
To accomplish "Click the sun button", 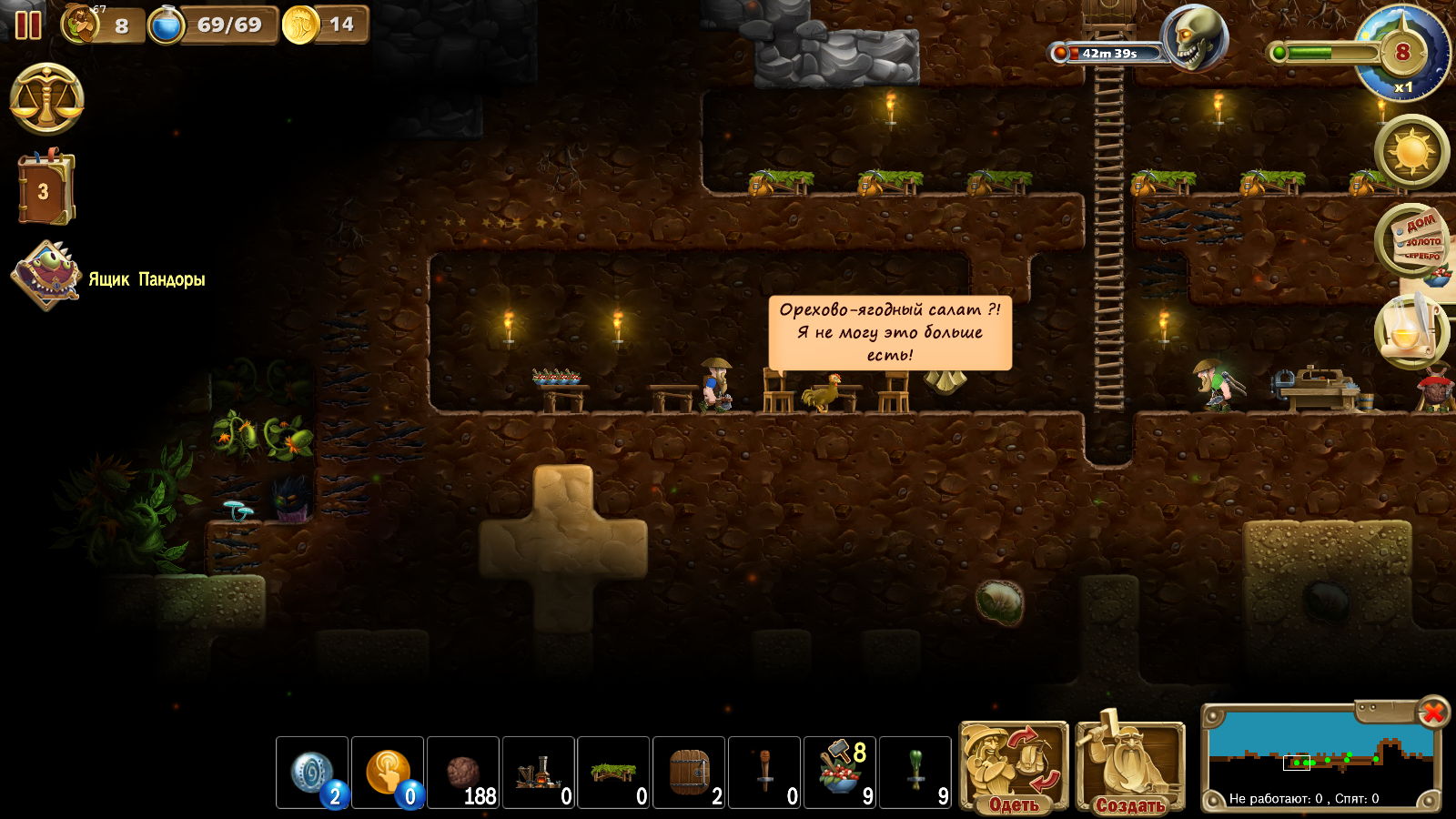I will pyautogui.click(x=1411, y=151).
